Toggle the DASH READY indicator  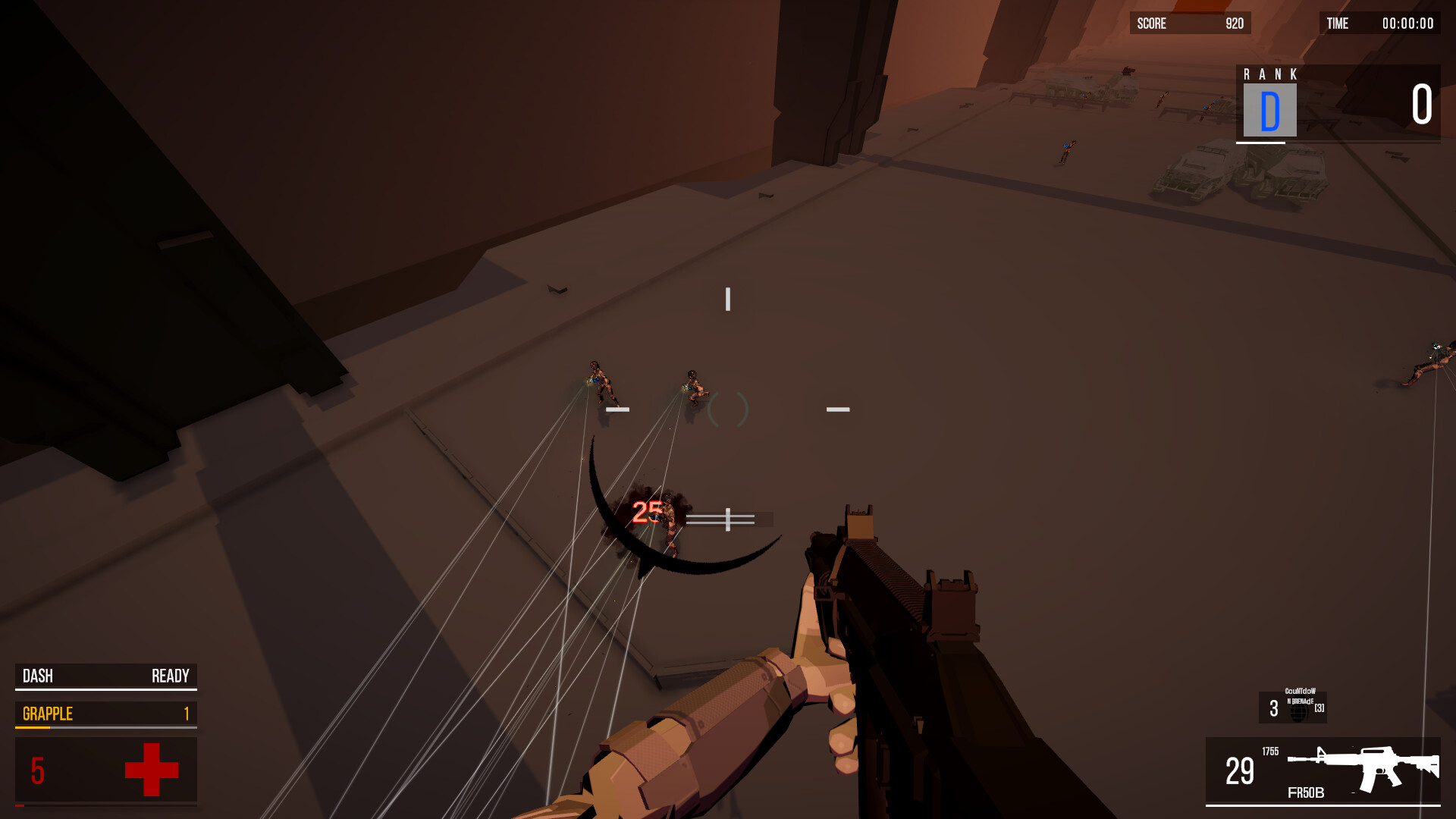pos(105,676)
